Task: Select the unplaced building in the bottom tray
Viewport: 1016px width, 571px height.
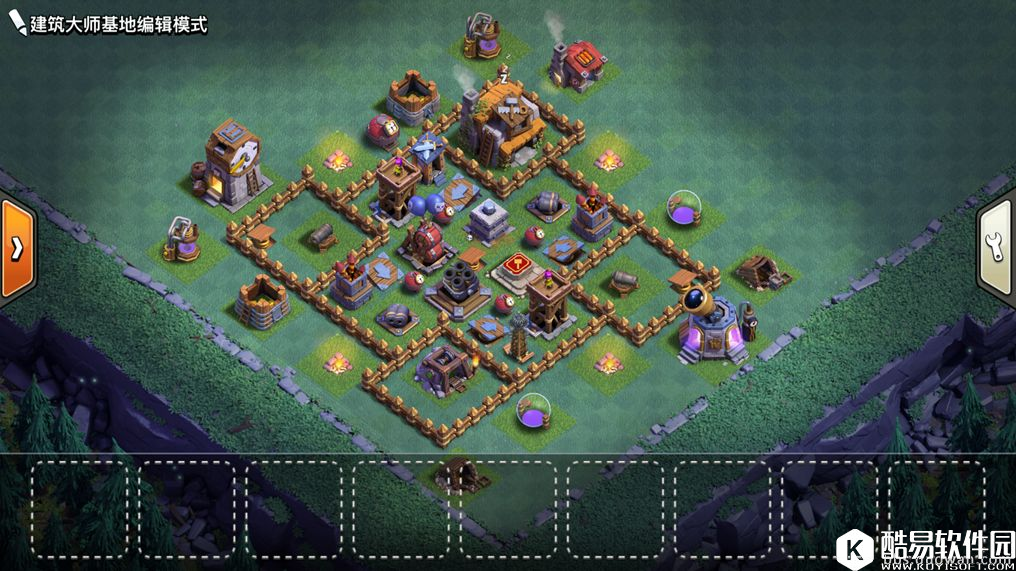Action: [459, 476]
